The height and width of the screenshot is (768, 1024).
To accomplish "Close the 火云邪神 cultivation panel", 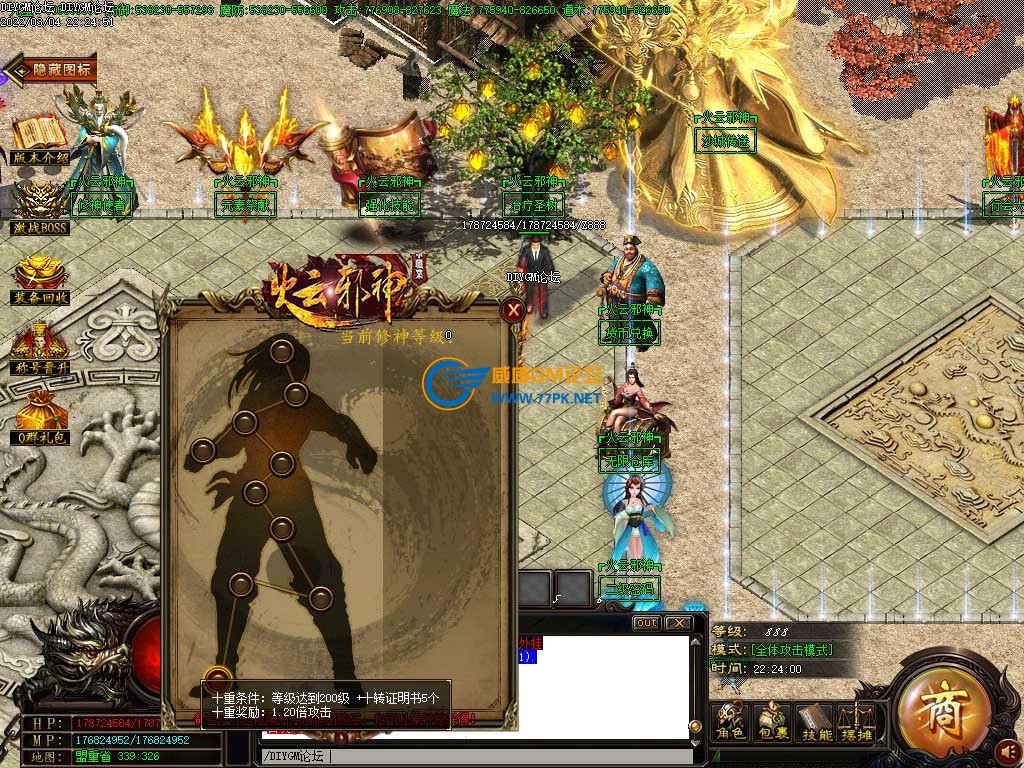I will (x=513, y=310).
